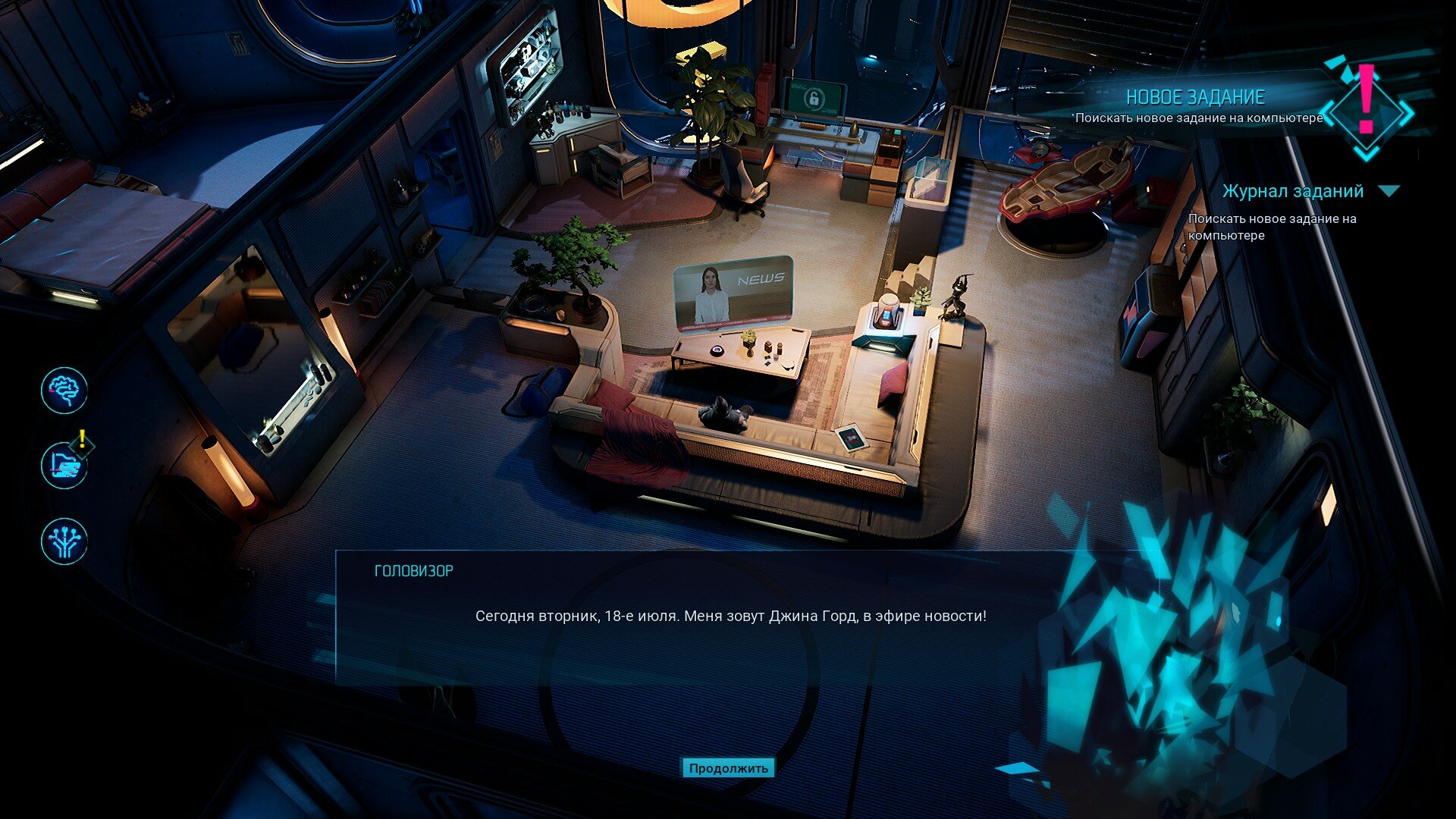1456x819 pixels.
Task: Collapse the Журнал заданий quest log
Action: click(x=1389, y=191)
